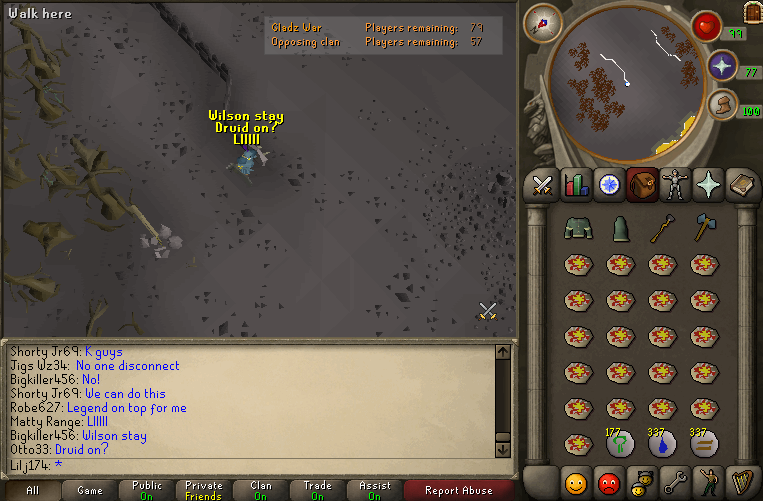Screen dimensions: 763x501
Task: Toggle the Clan chat filter
Action: pos(260,490)
